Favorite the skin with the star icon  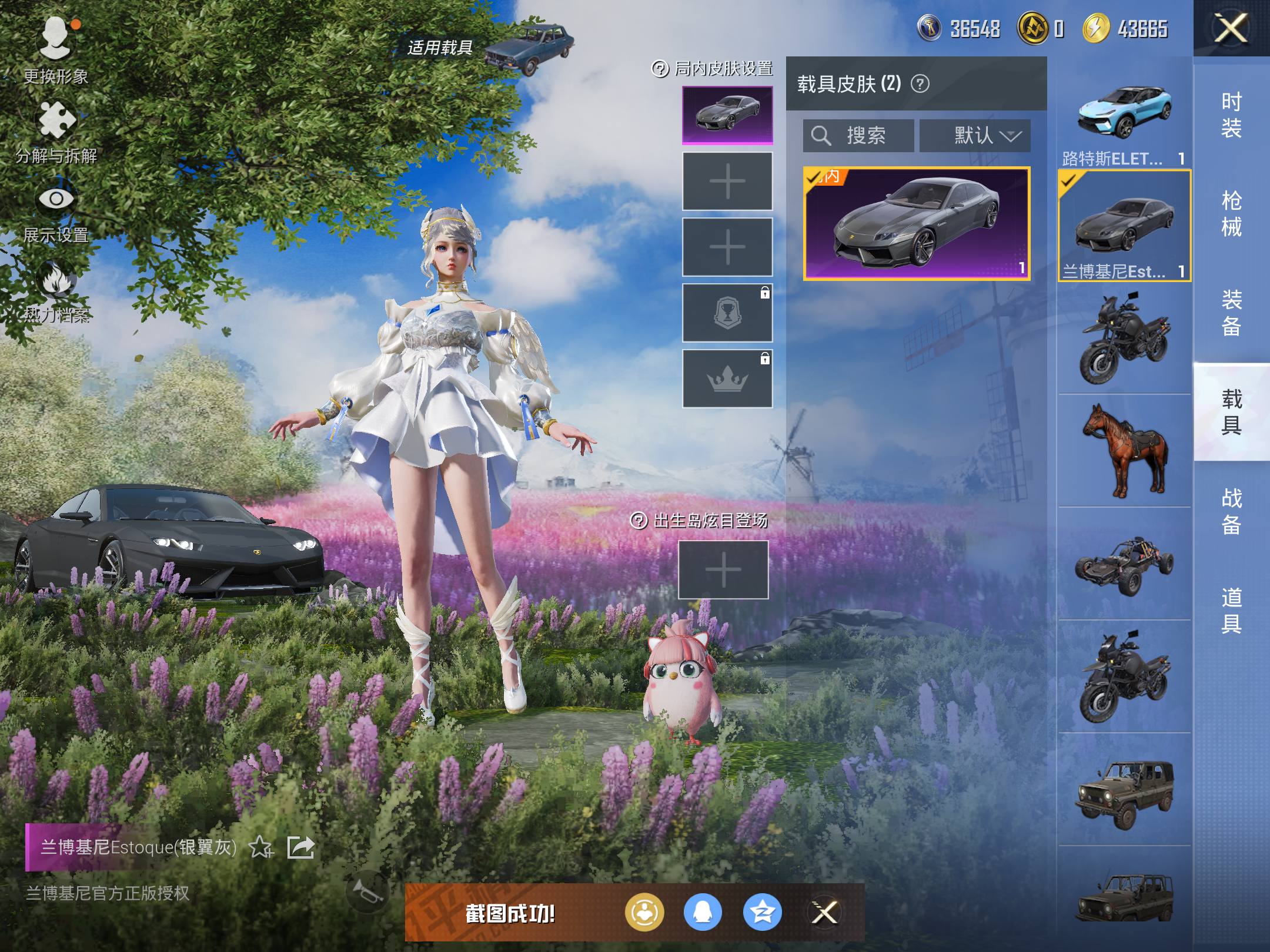point(260,847)
